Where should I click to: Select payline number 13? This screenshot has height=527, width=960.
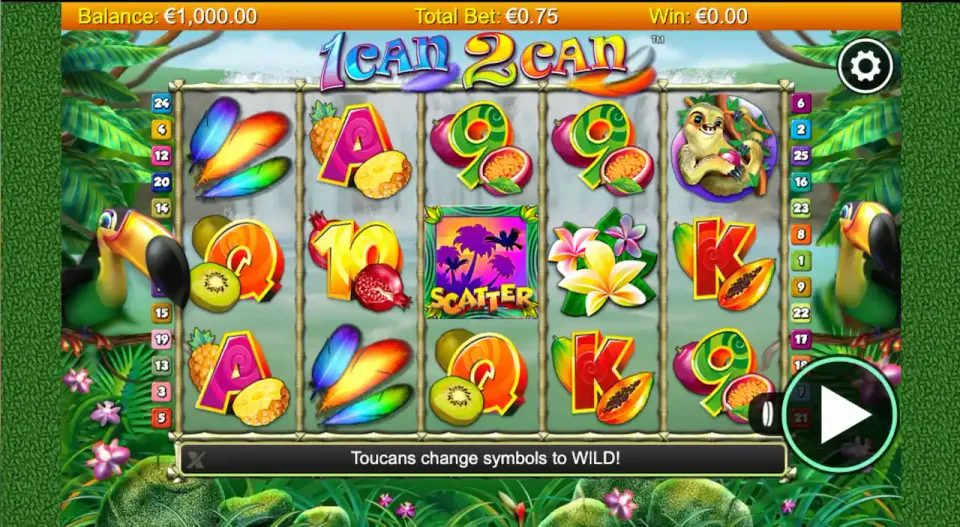tap(161, 365)
